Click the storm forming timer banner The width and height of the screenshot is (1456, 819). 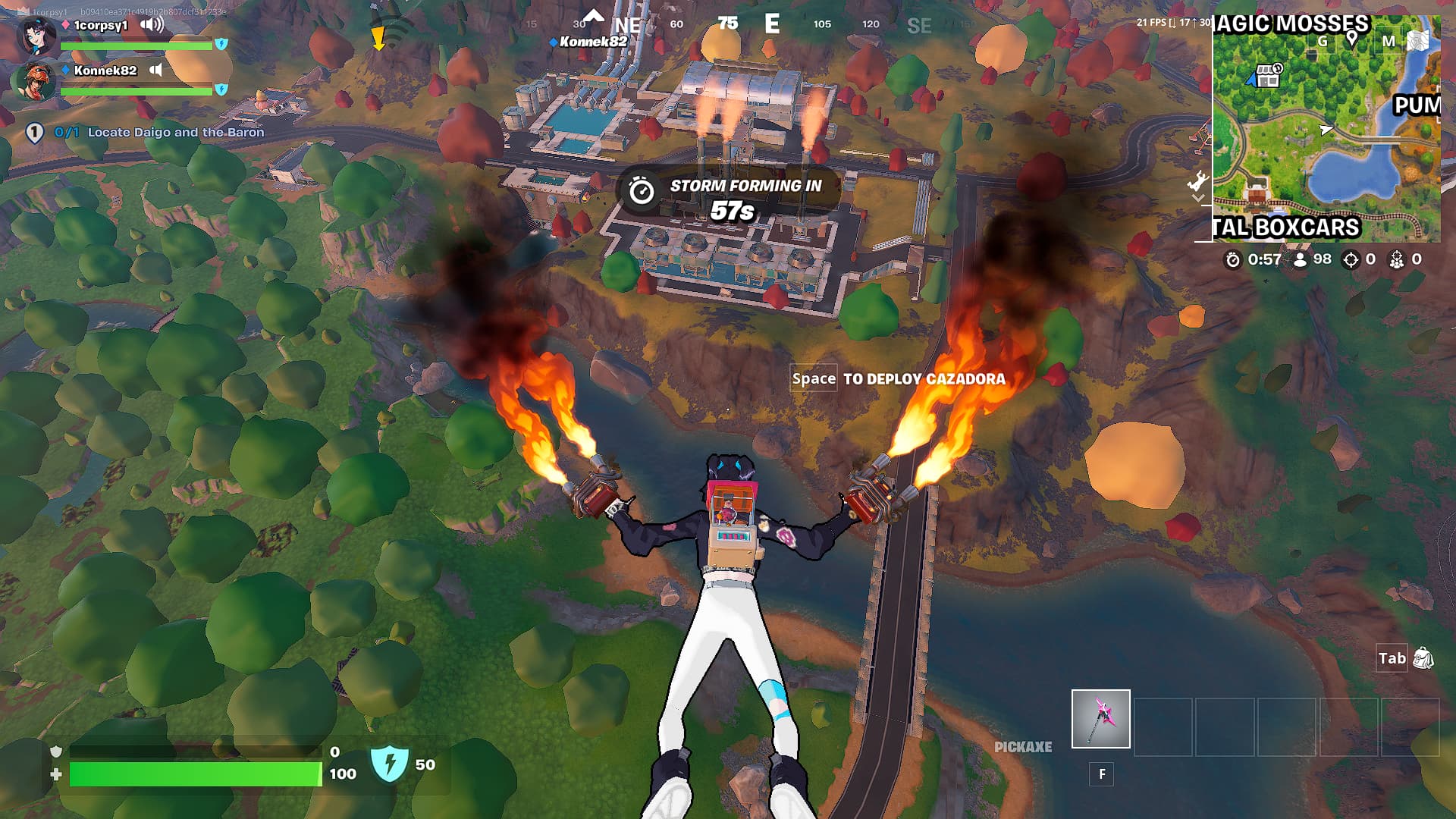click(728, 195)
